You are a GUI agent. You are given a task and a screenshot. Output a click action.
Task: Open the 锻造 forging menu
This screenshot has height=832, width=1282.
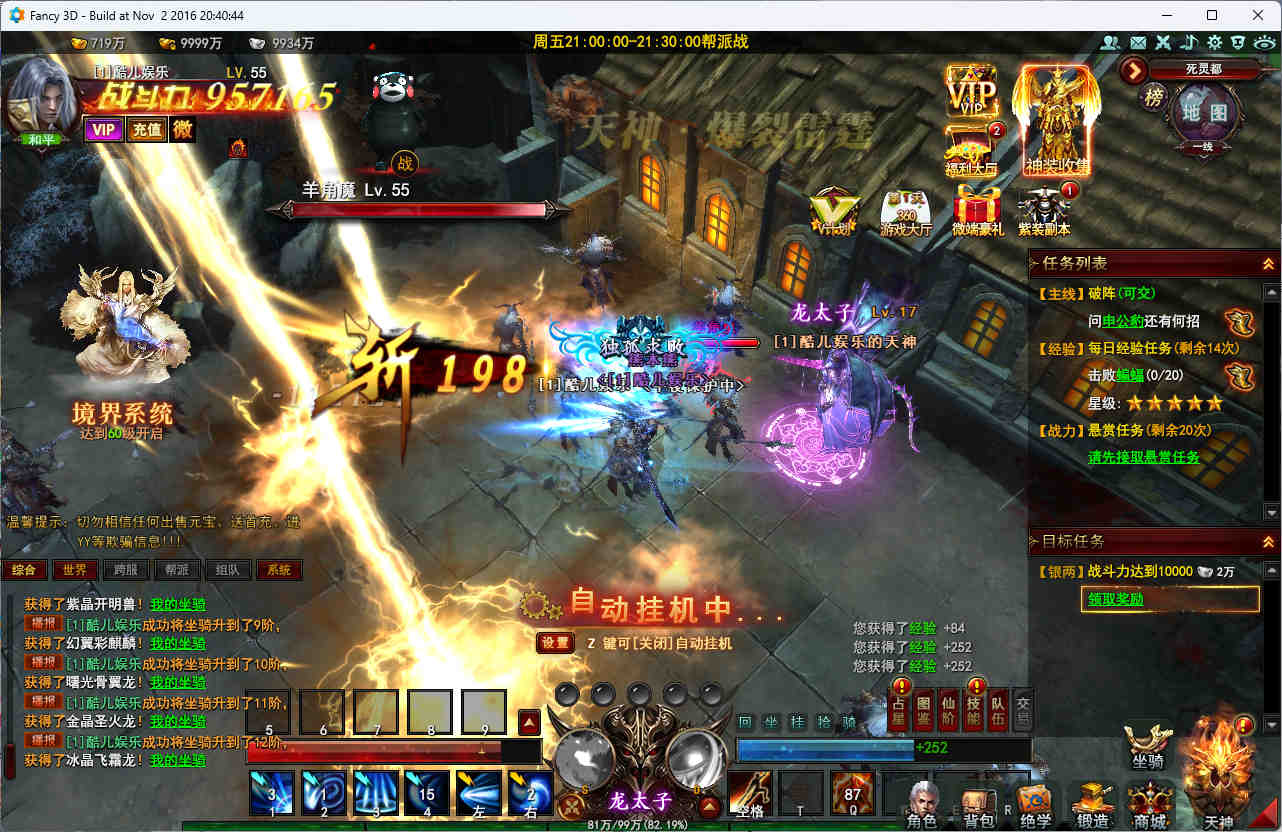click(1093, 804)
